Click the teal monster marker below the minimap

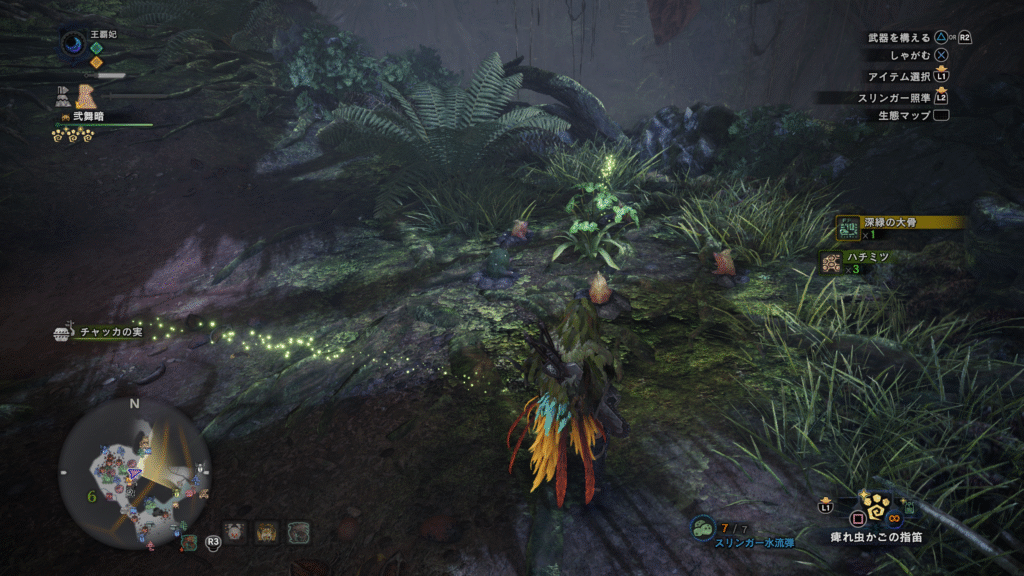coord(189,542)
